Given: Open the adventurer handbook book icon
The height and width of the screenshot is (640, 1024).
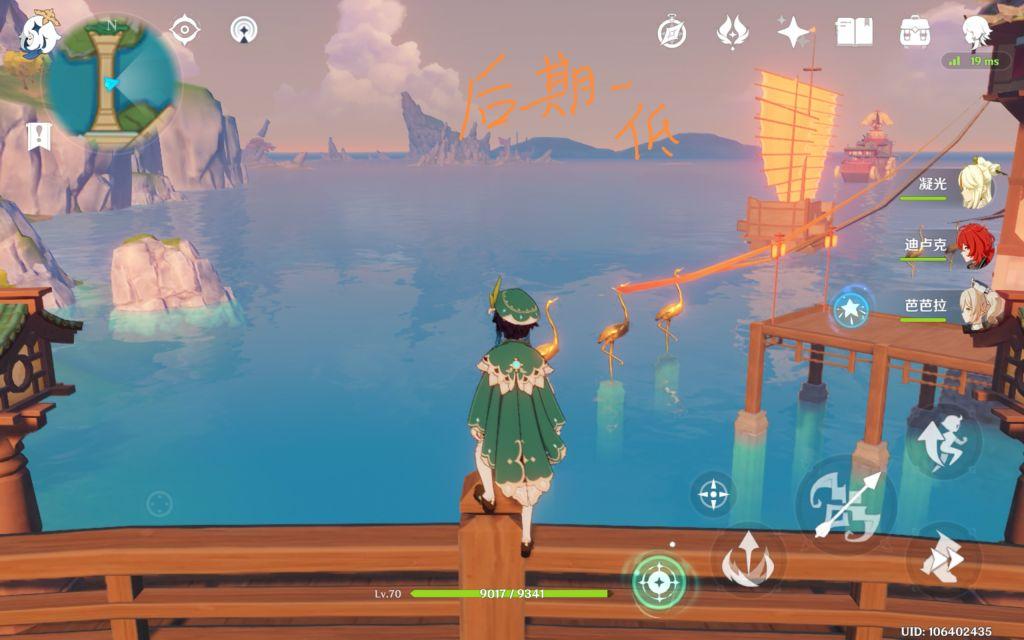Looking at the screenshot, I should [x=854, y=32].
